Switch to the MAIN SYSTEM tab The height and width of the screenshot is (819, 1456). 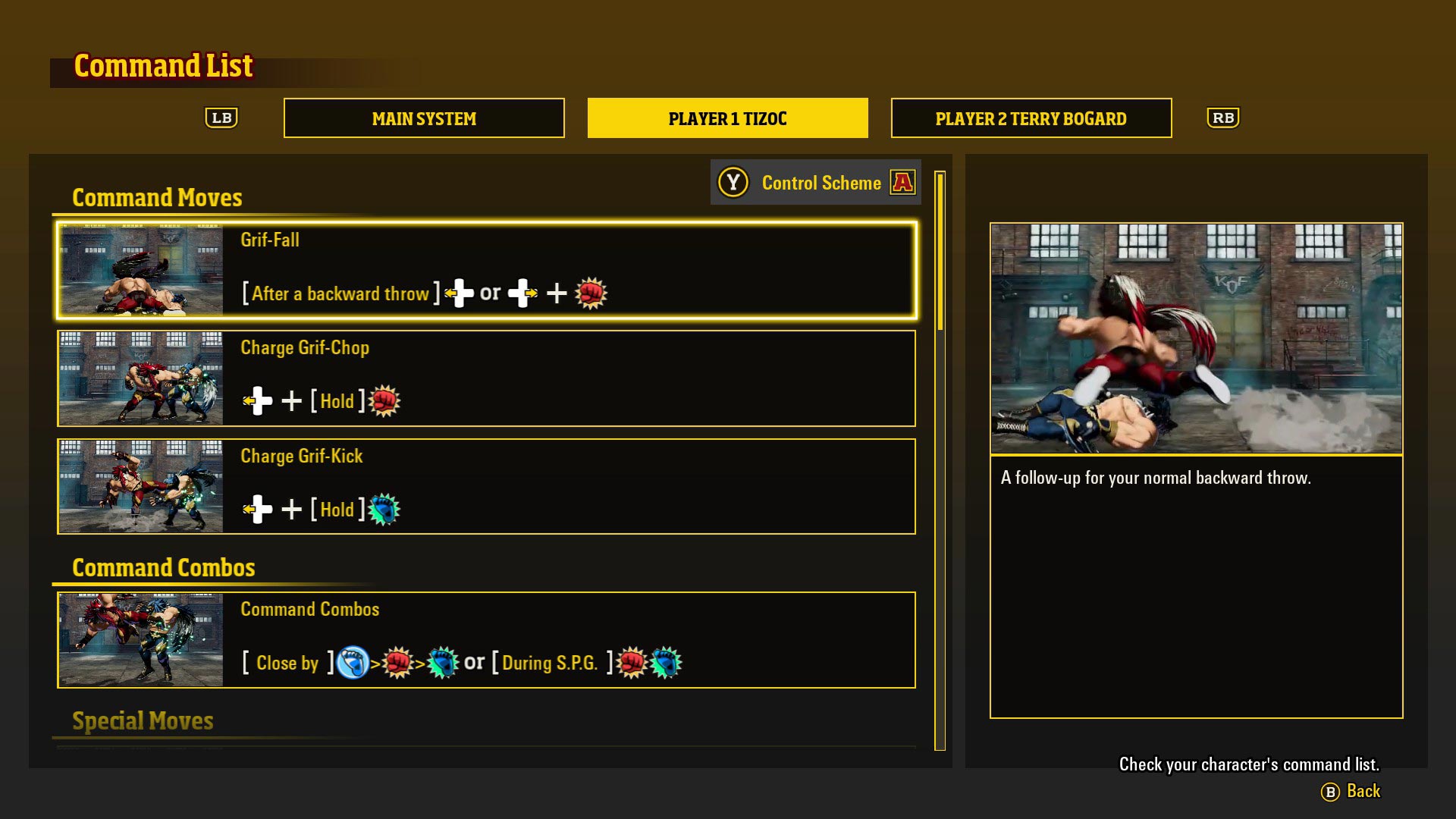[423, 118]
